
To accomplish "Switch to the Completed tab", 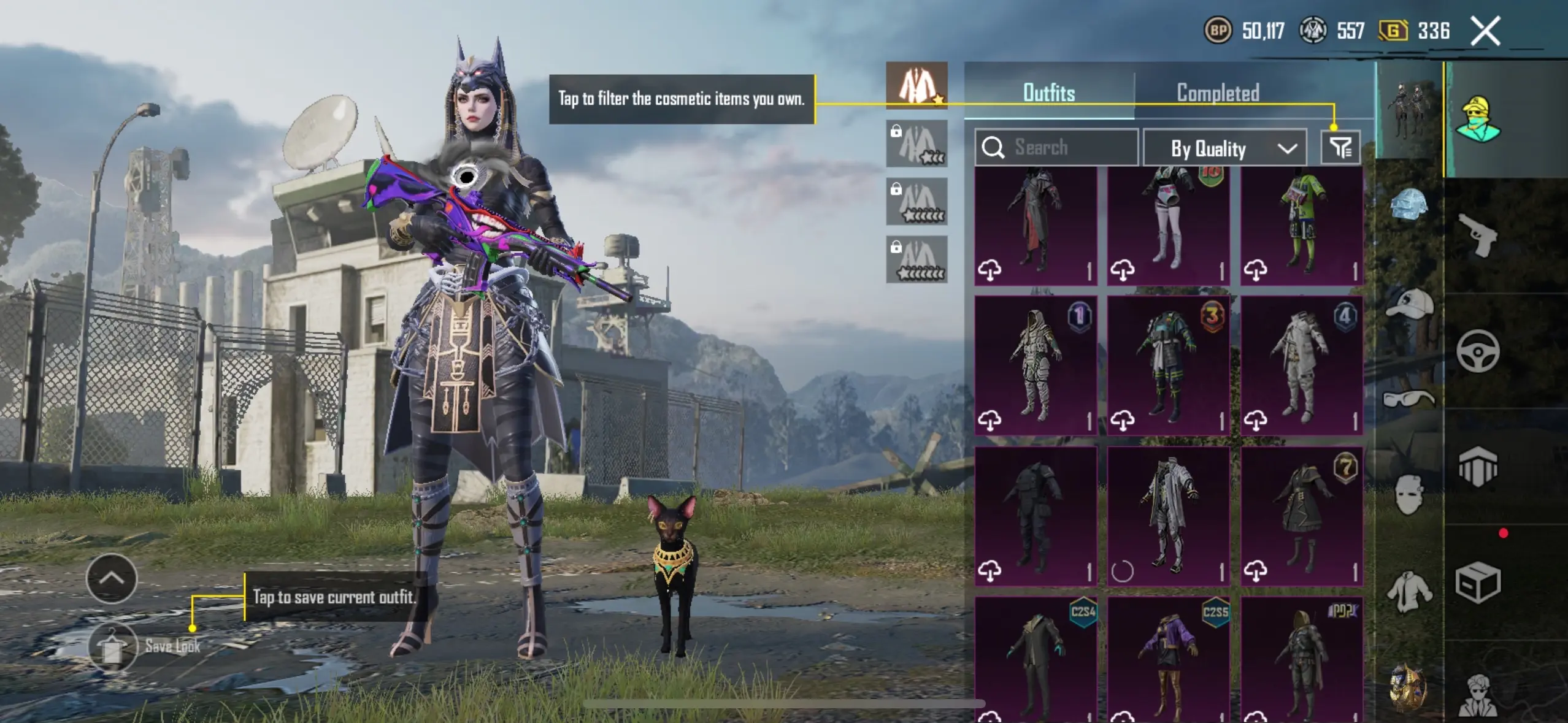I will coord(1218,93).
